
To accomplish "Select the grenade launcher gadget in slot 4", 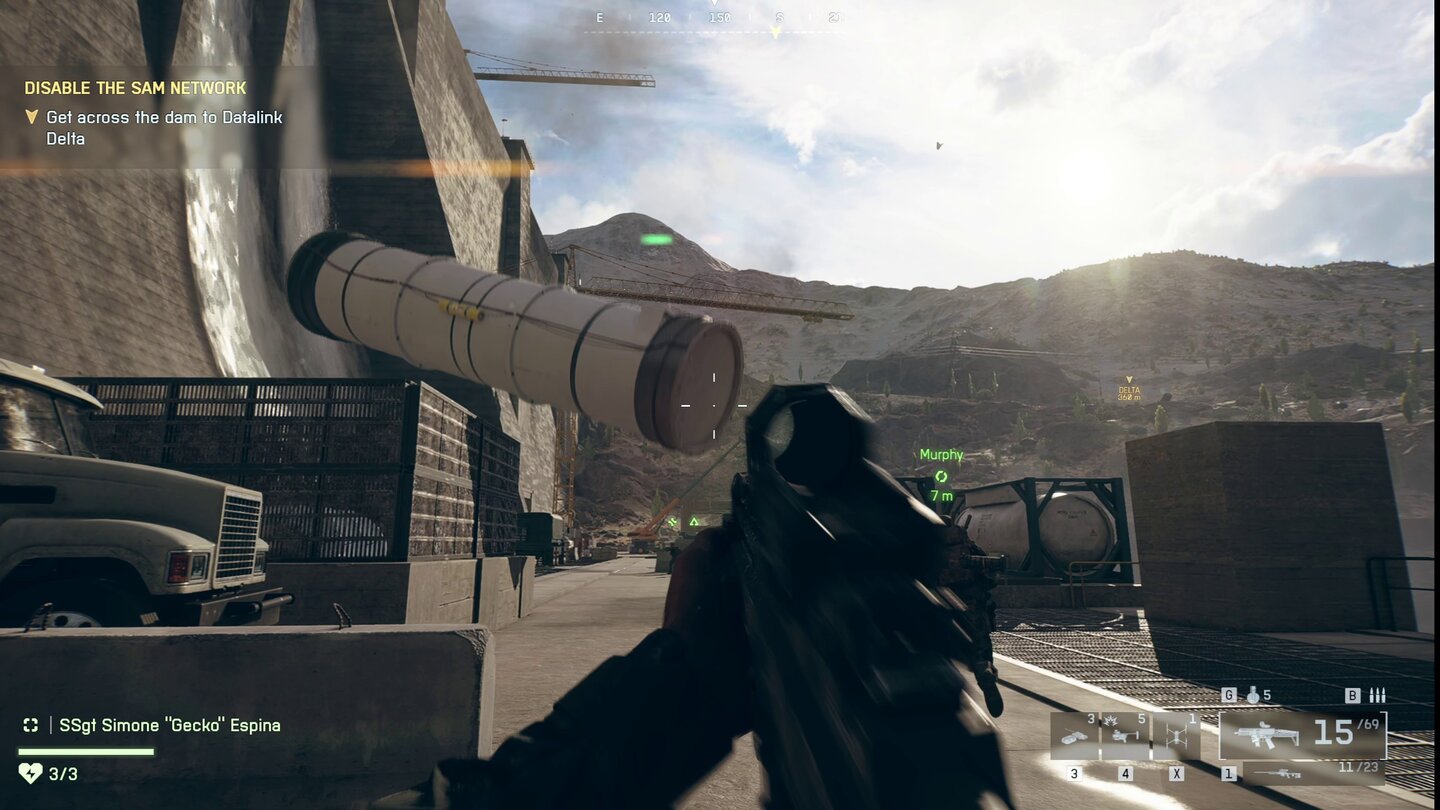I will tap(1123, 734).
